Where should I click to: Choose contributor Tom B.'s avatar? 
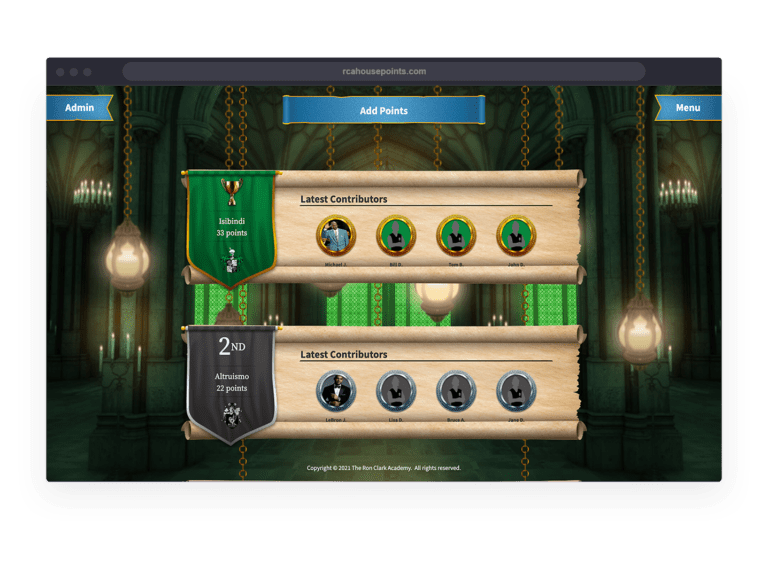456,236
